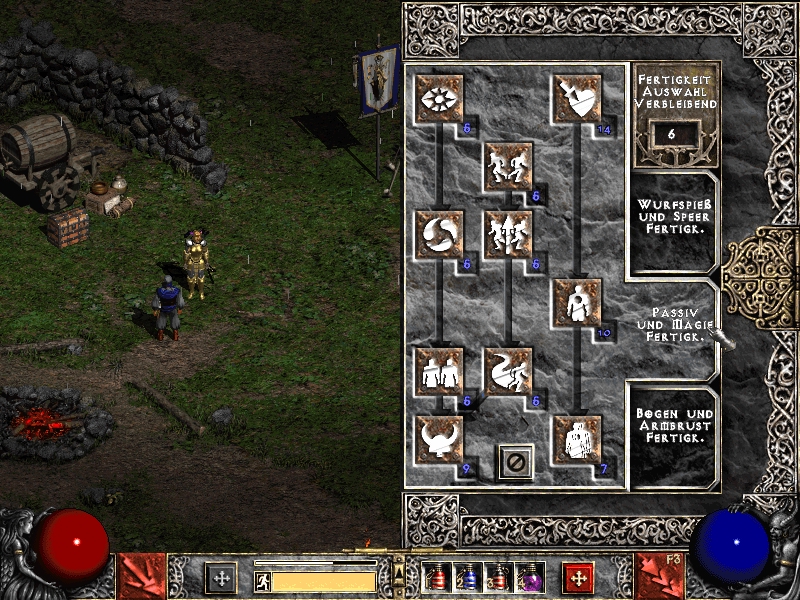Put a point into Critical Strike
This screenshot has height=600, width=800.
(x=578, y=99)
